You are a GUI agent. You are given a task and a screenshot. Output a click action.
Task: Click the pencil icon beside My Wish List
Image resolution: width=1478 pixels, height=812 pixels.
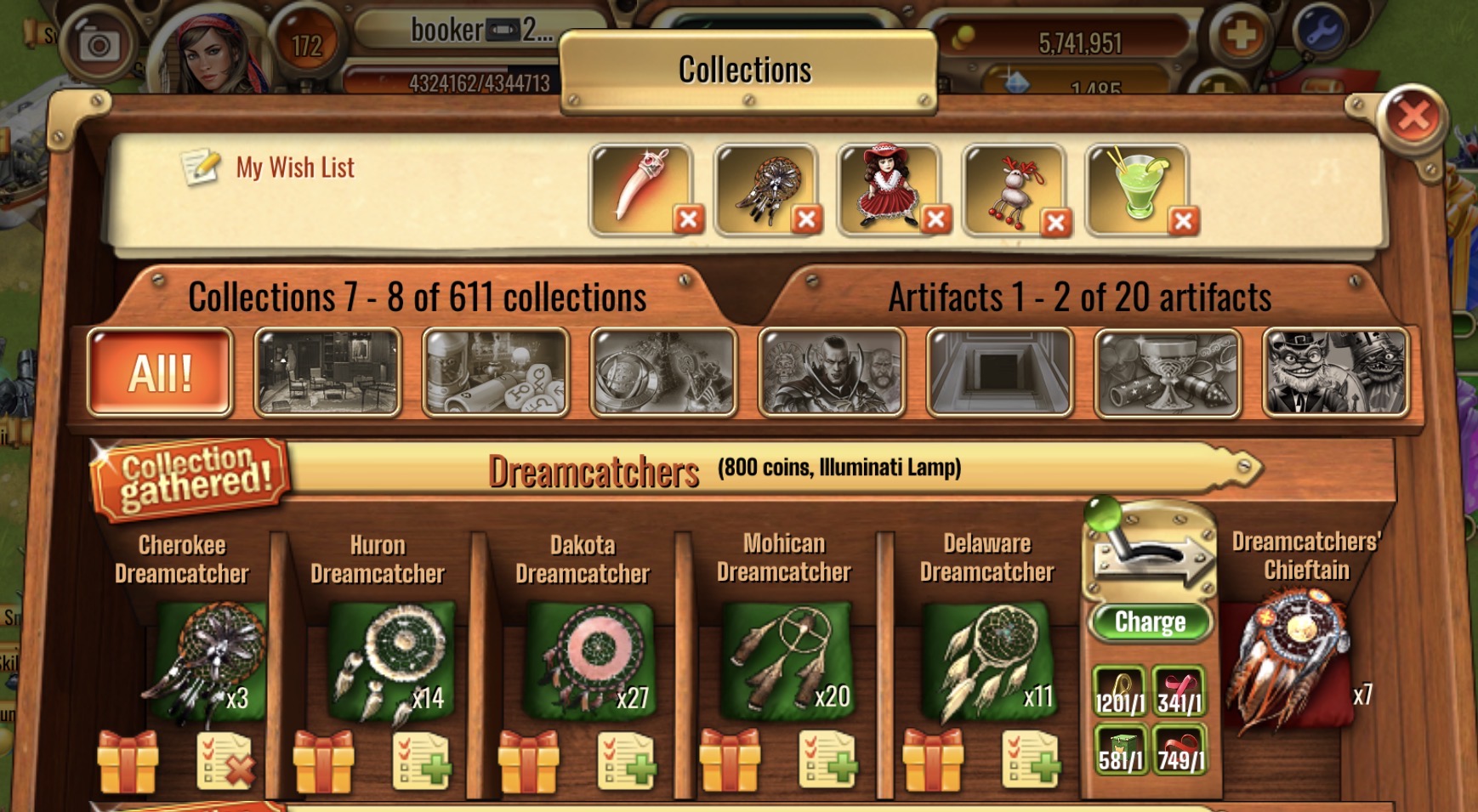(x=202, y=167)
